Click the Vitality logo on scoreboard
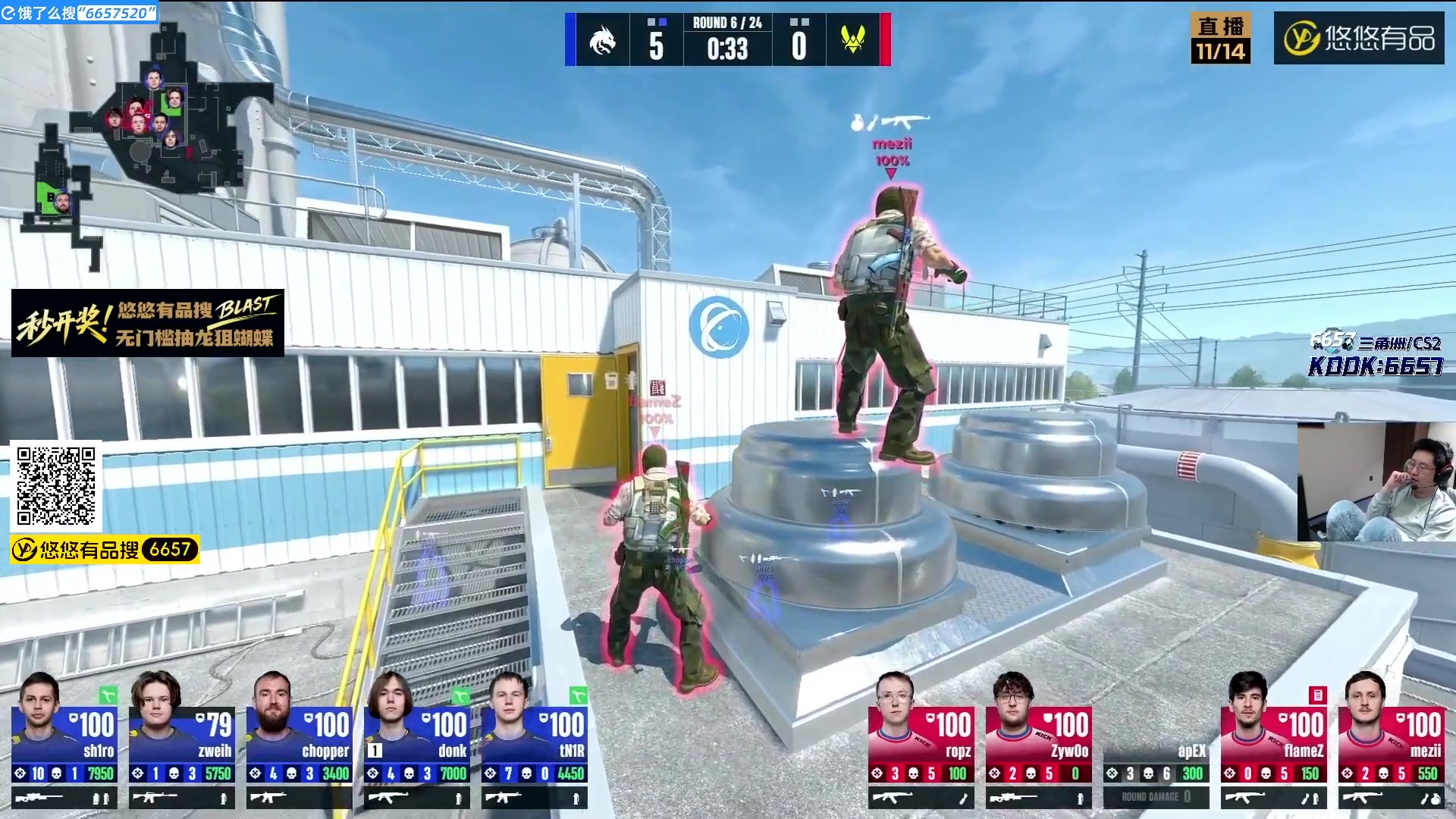The height and width of the screenshot is (819, 1456). tap(853, 40)
